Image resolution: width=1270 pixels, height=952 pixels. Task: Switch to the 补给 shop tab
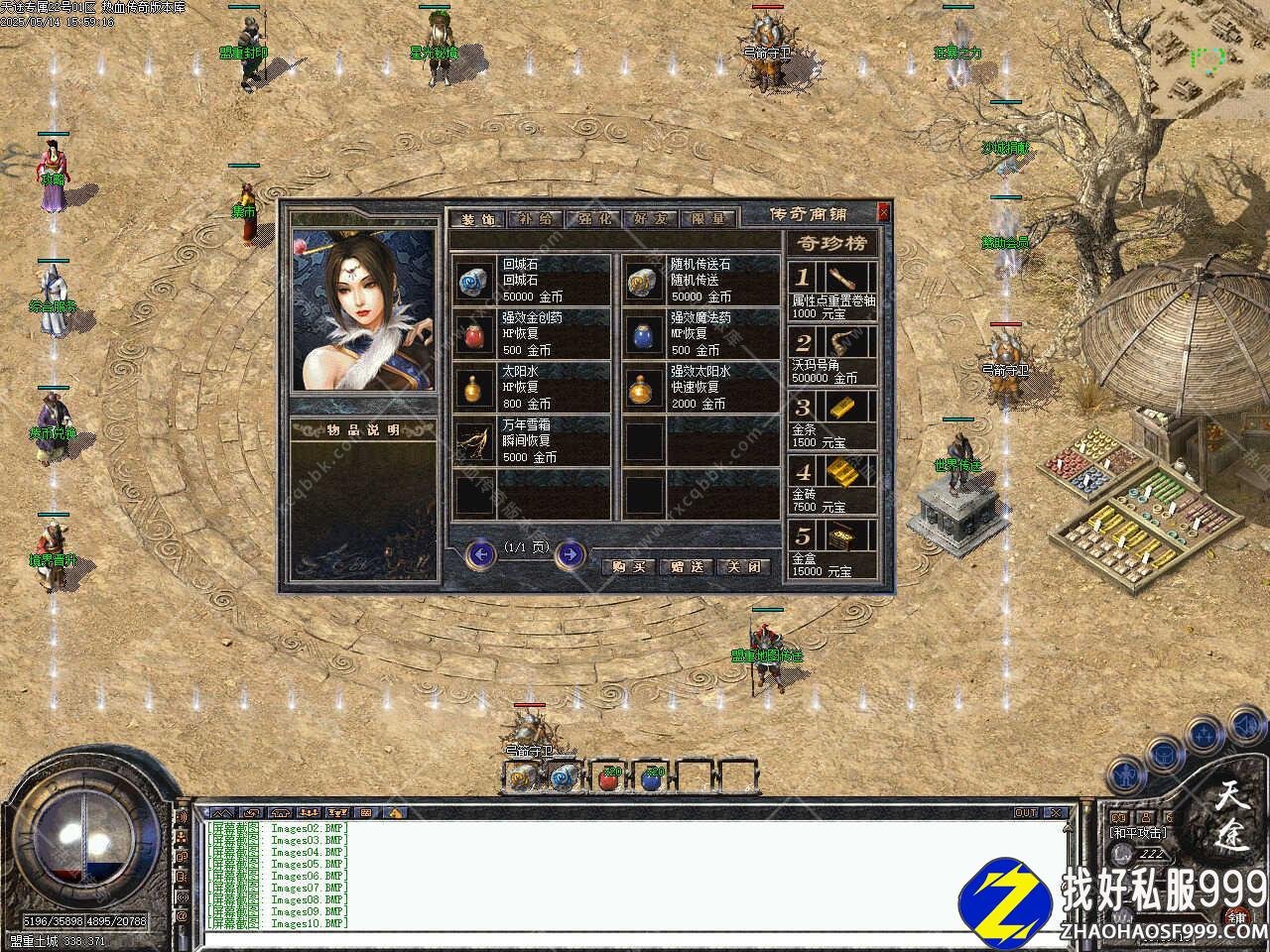[535, 219]
